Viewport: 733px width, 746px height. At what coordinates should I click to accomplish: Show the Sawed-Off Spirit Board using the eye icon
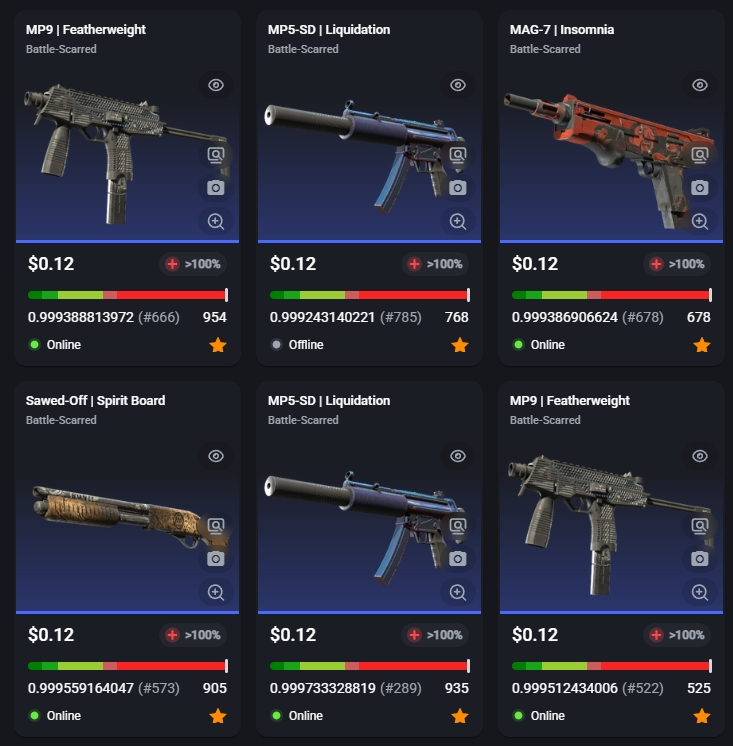coord(216,456)
